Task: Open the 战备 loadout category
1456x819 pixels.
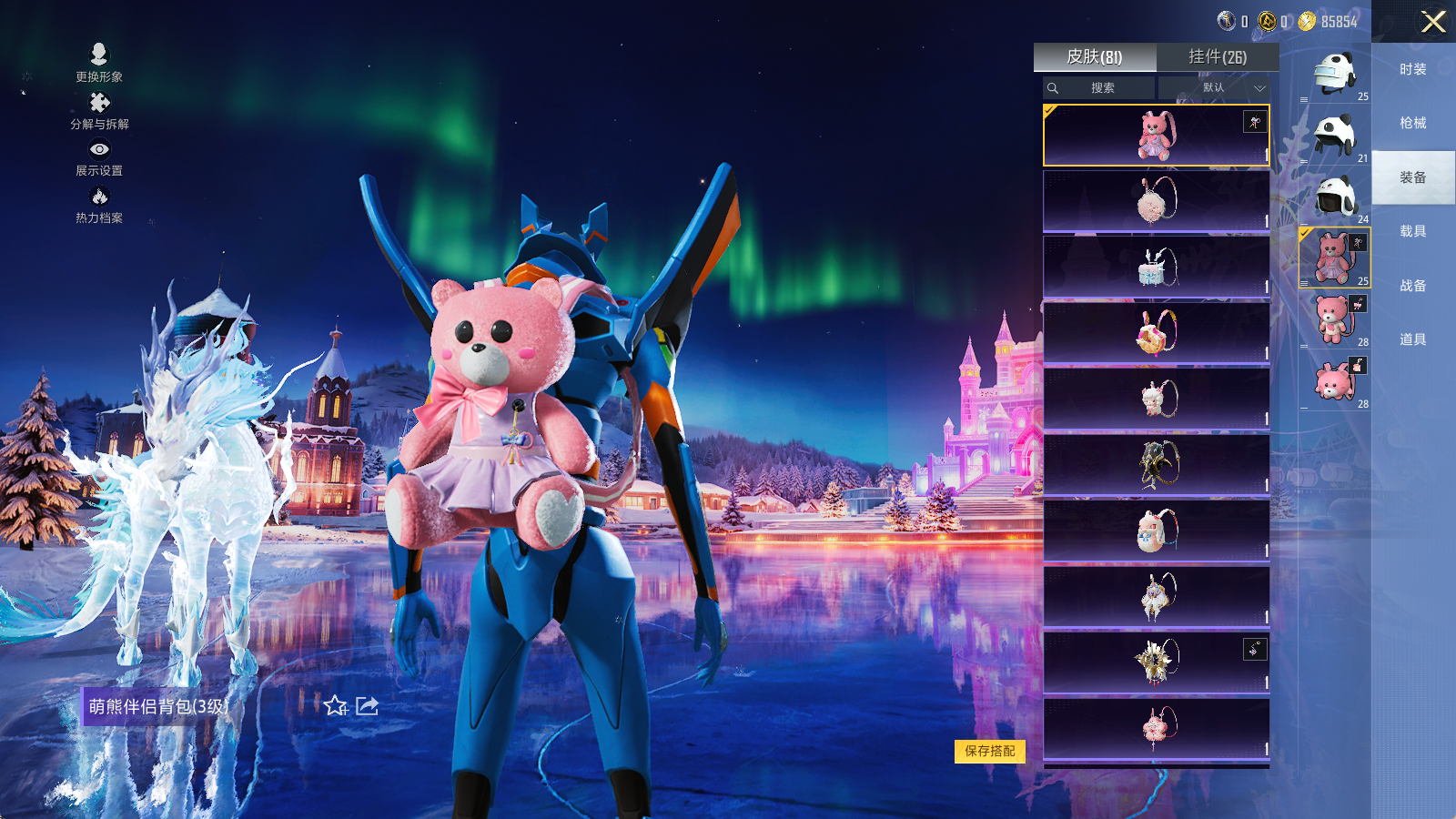Action: tap(1413, 286)
